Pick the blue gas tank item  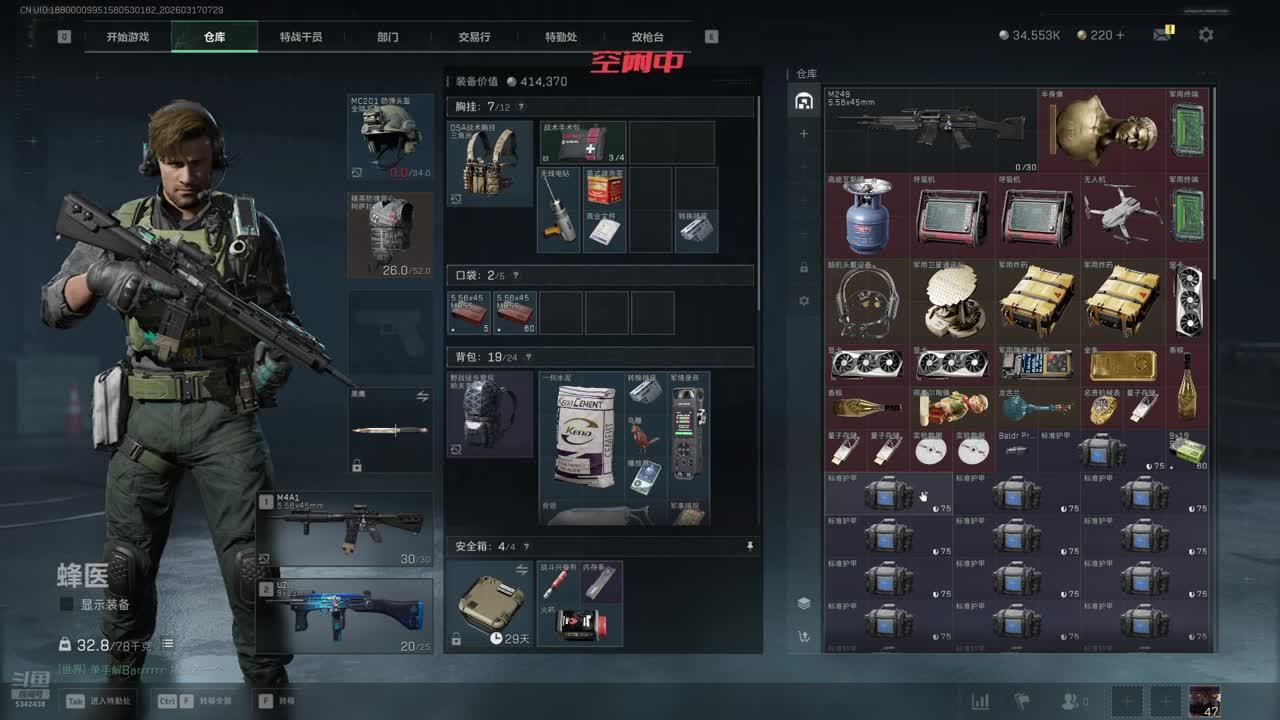point(866,216)
